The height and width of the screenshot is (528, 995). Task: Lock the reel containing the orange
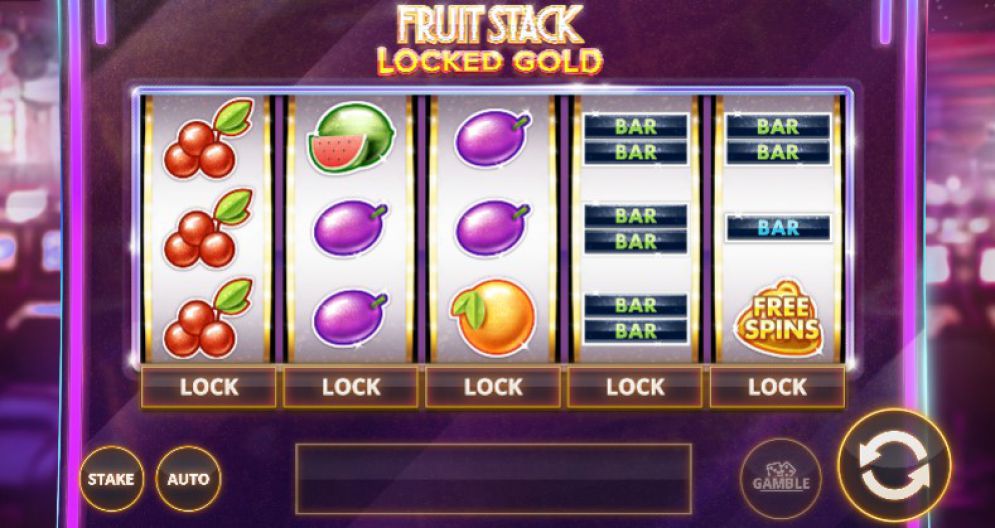tap(493, 387)
